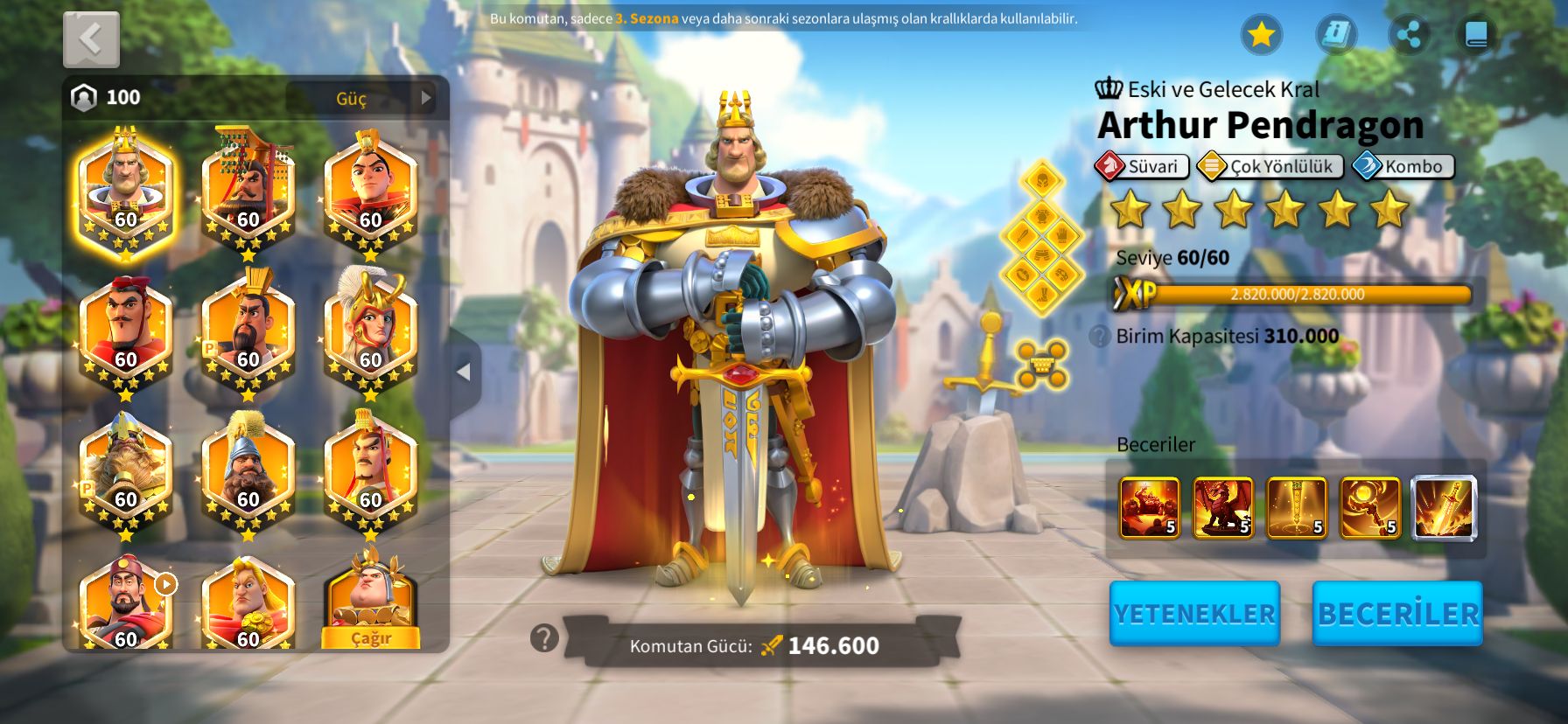1568x724 pixels.
Task: View the red dragon skill
Action: pos(1222,507)
